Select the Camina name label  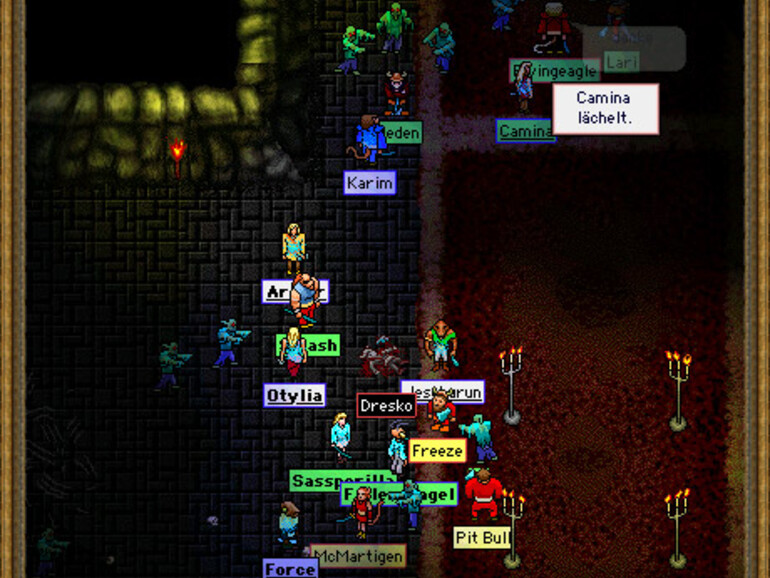[x=525, y=131]
